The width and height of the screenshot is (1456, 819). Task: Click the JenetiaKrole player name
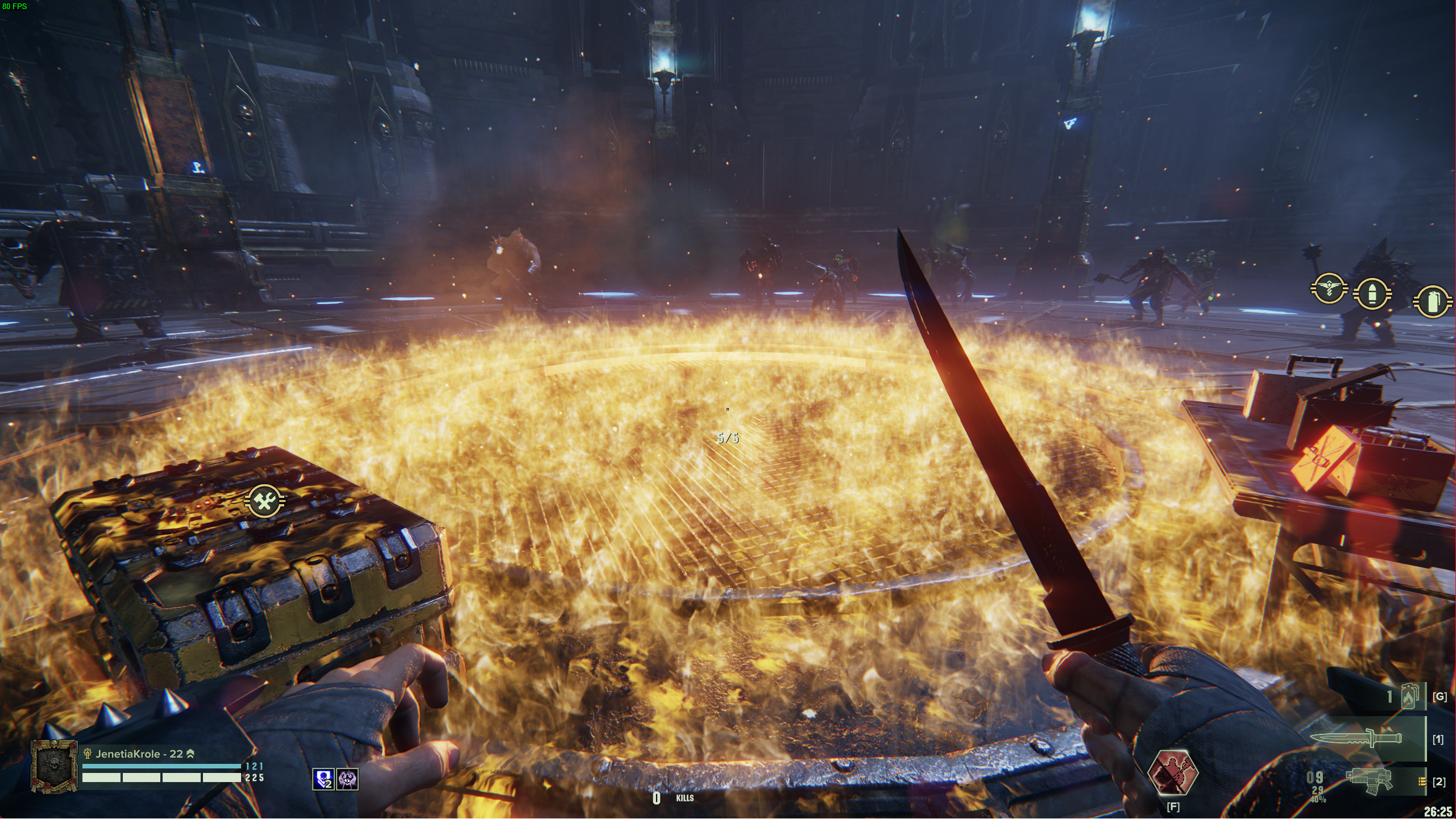point(132,754)
